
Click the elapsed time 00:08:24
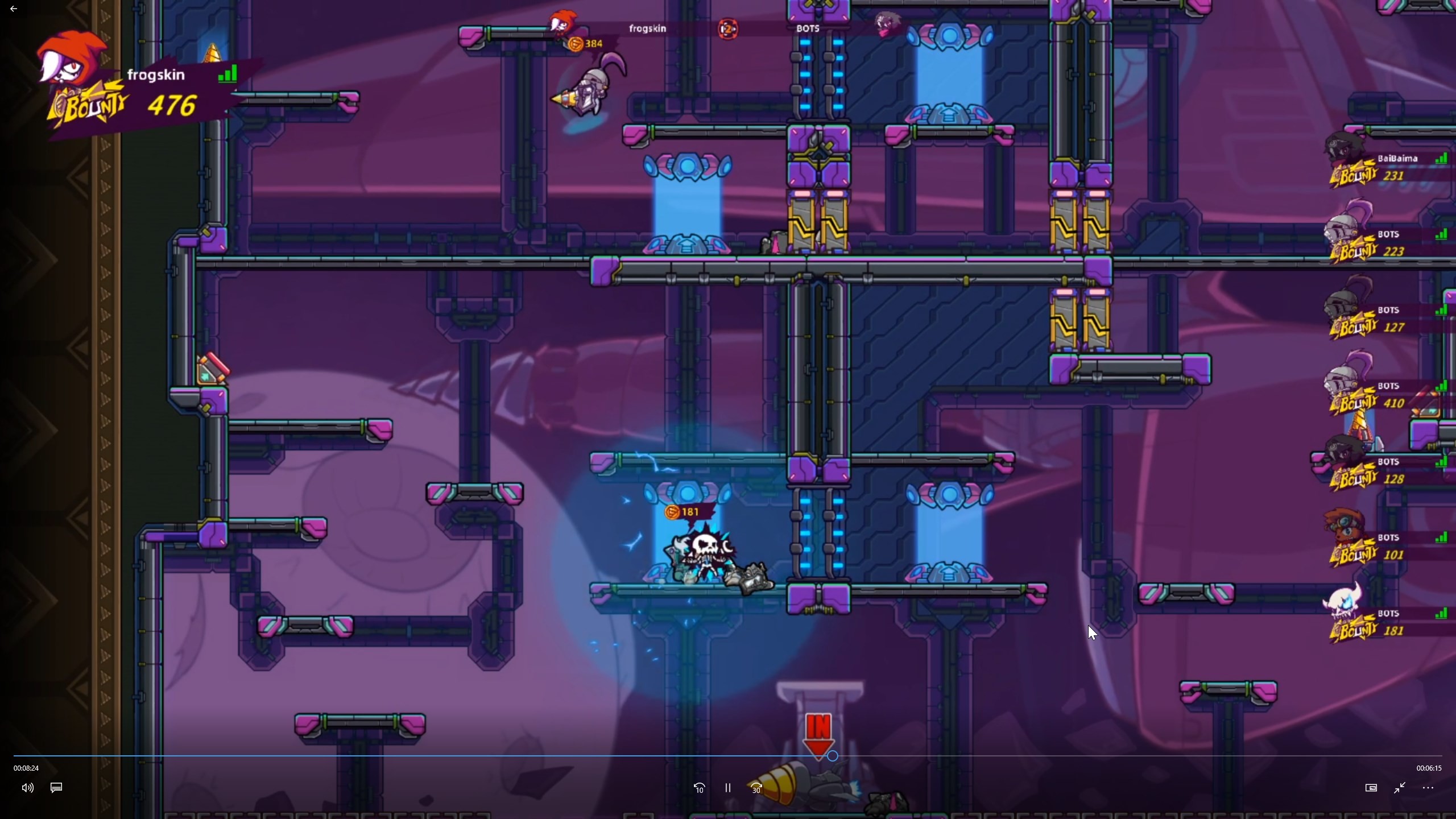pos(25,768)
